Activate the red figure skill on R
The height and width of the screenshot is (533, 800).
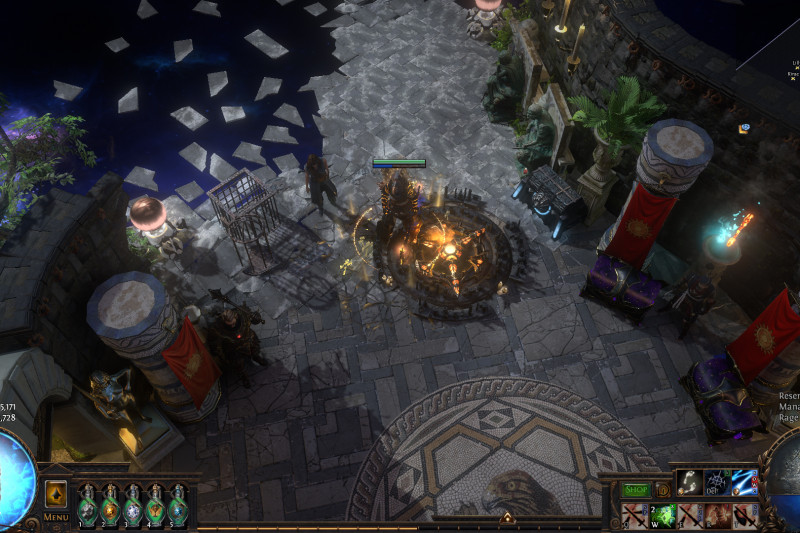(716, 516)
